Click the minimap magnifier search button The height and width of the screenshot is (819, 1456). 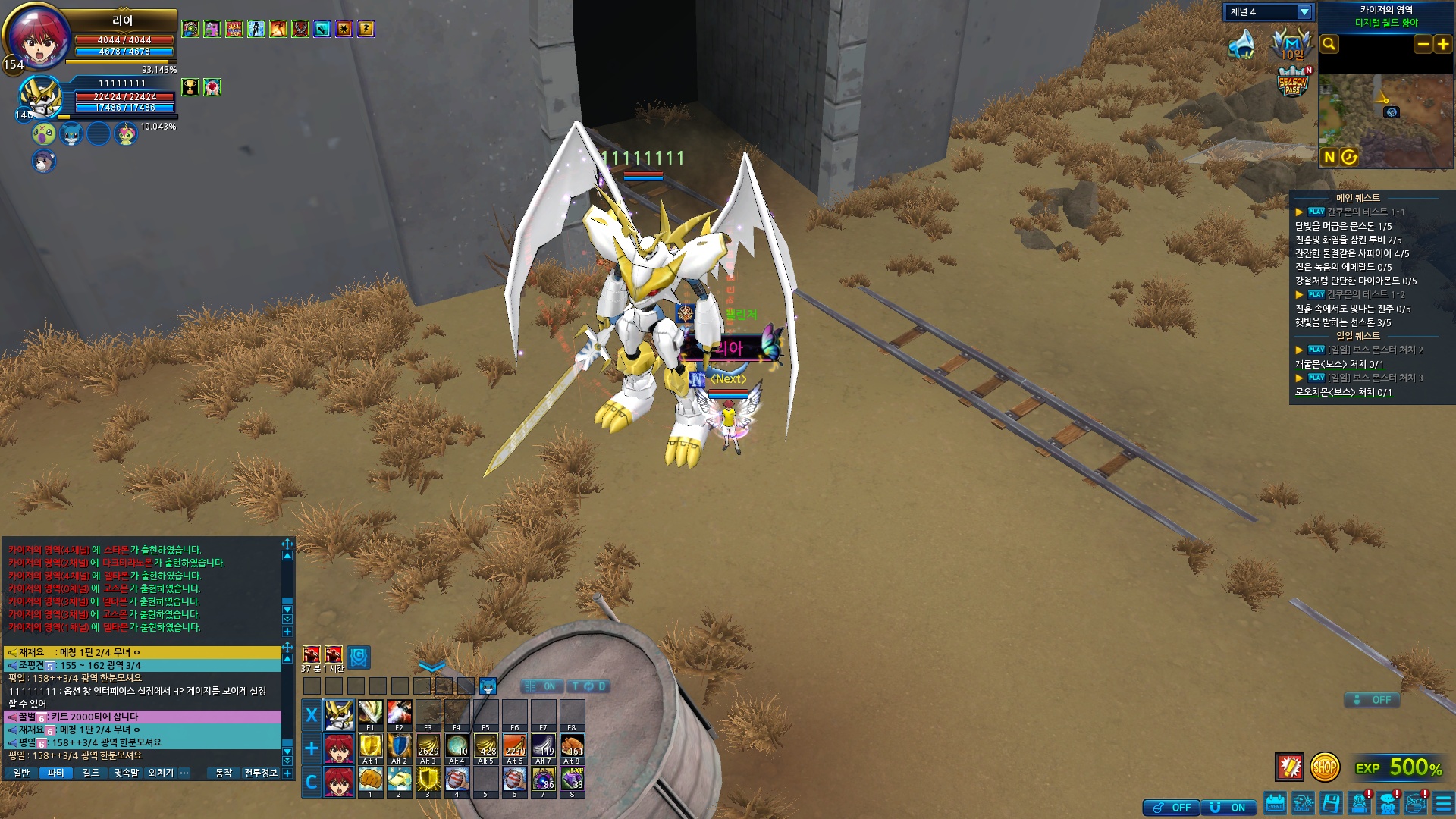click(x=1329, y=45)
